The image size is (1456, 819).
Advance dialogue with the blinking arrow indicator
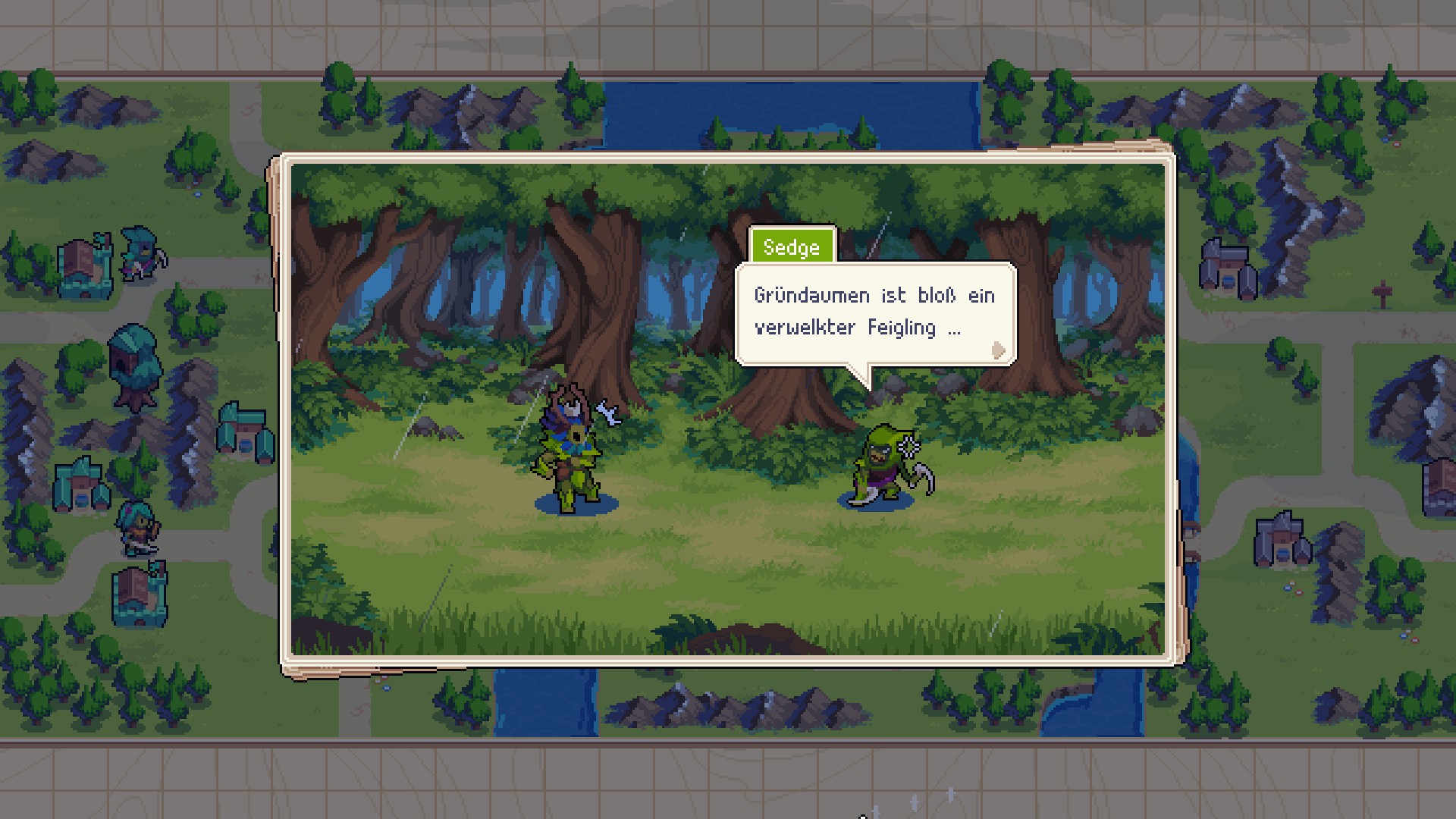tap(997, 350)
